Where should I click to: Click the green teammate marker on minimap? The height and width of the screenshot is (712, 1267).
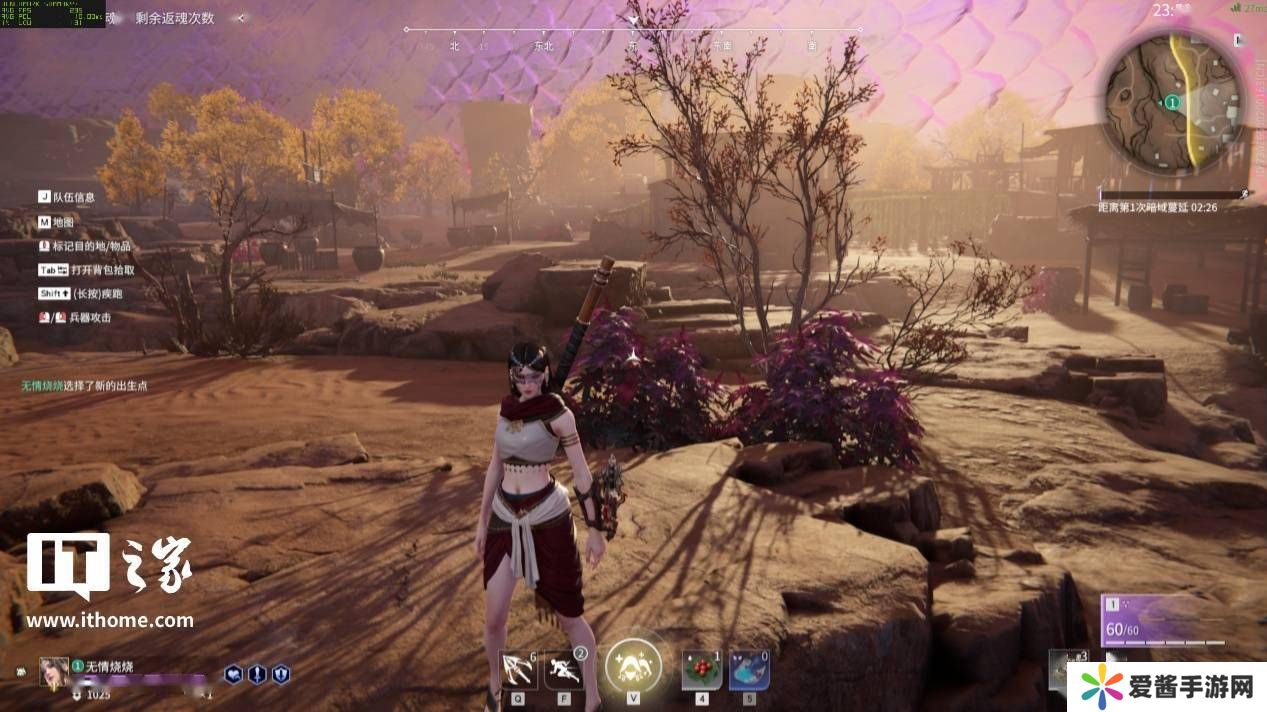pos(1172,102)
